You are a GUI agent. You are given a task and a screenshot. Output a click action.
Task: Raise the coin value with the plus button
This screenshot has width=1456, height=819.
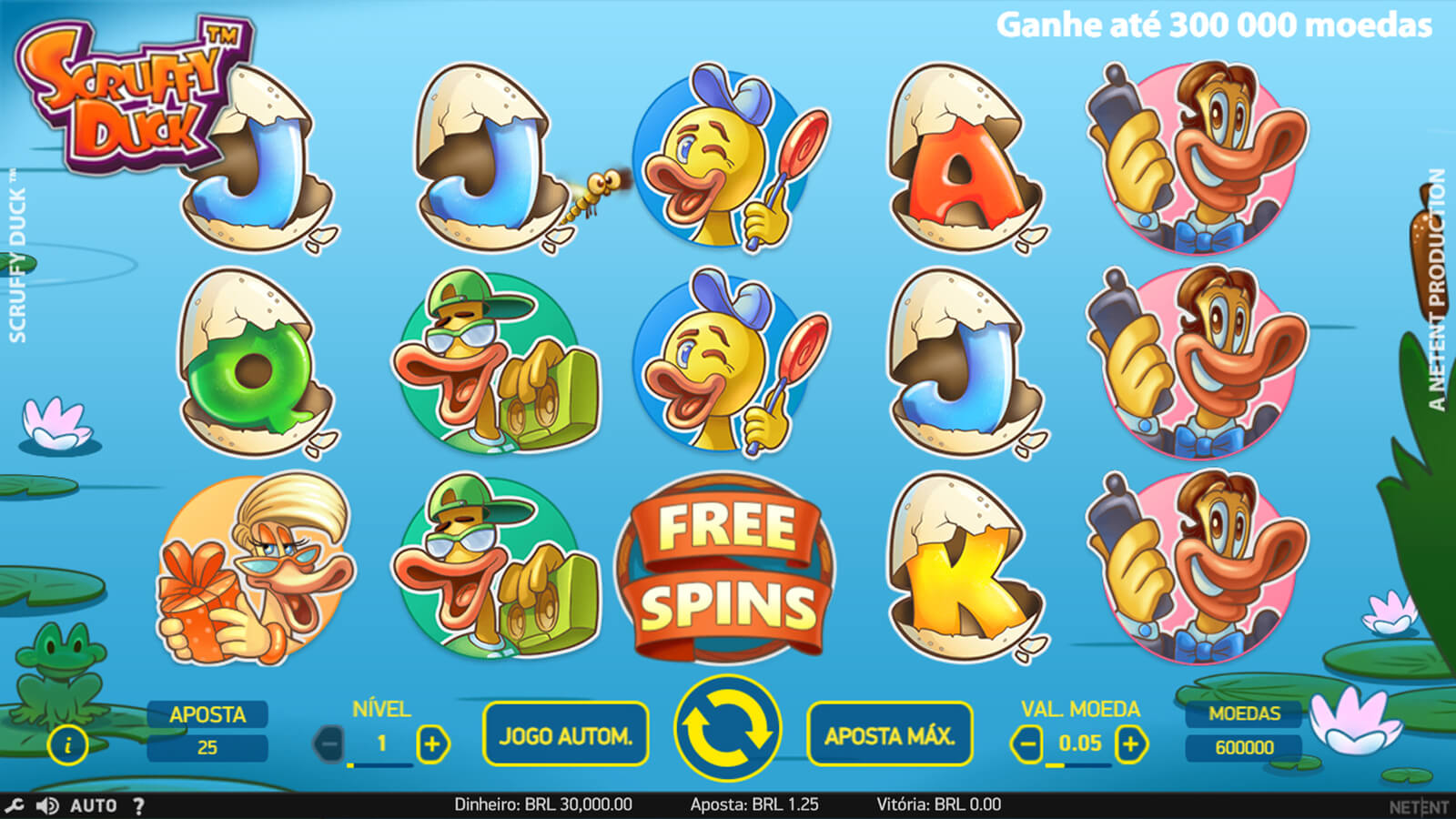[x=1130, y=744]
